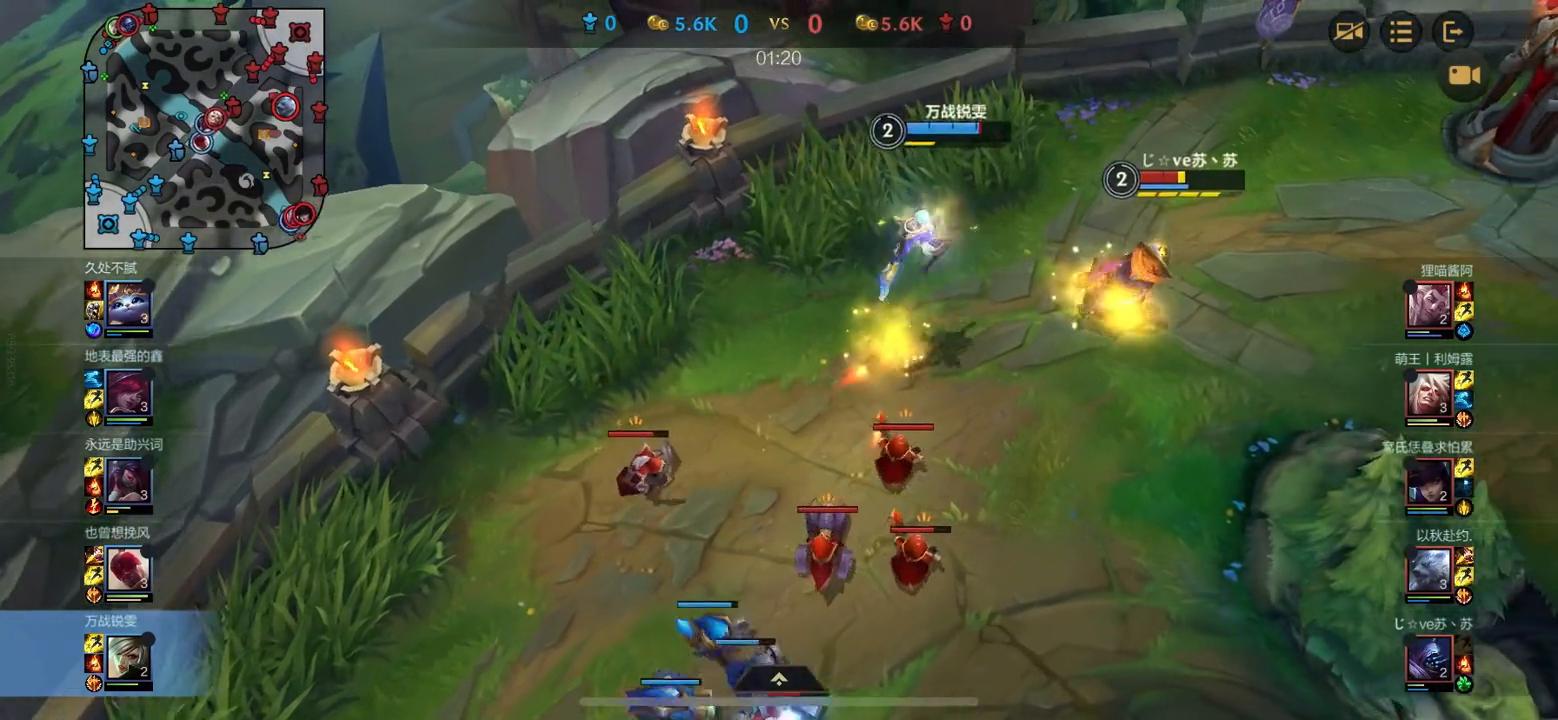Choose the red player portrait below 萌王丨利姆露

[x=1429, y=482]
